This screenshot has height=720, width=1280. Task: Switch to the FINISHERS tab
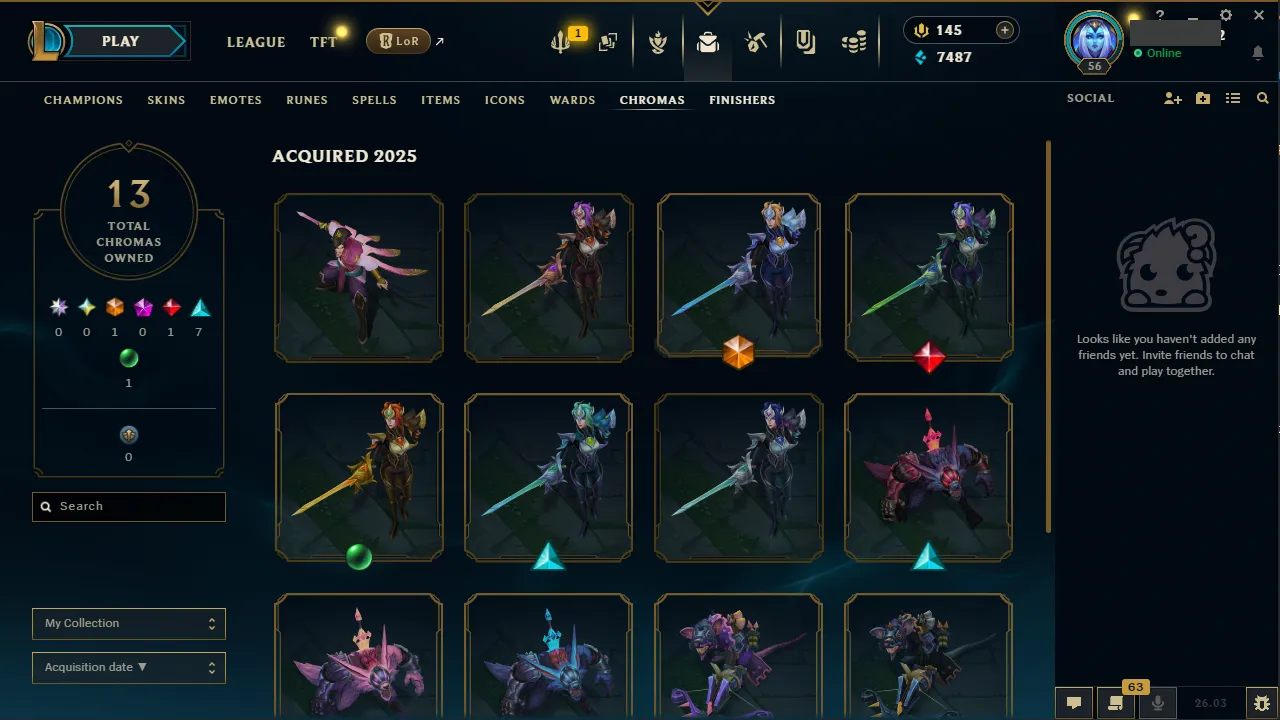[742, 100]
